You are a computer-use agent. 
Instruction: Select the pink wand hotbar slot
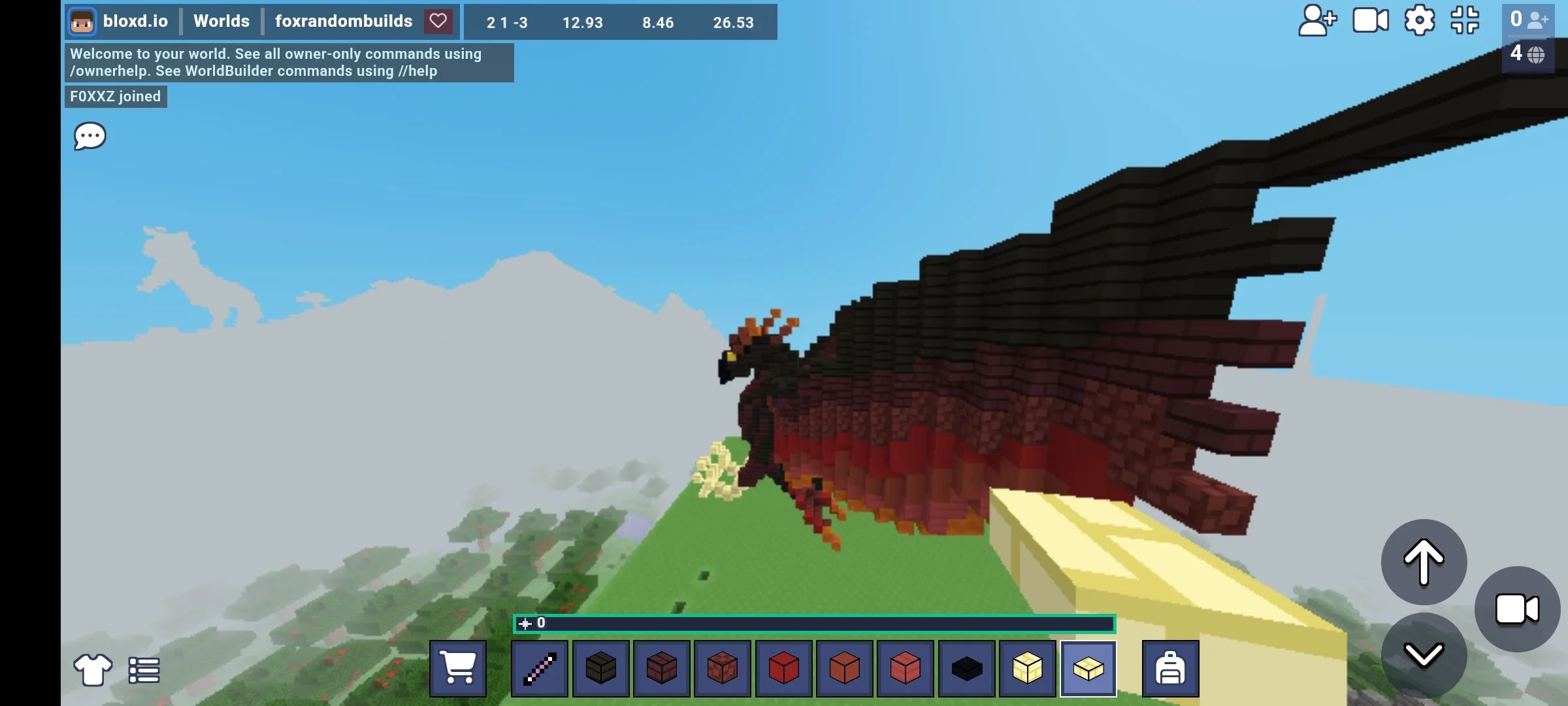540,668
